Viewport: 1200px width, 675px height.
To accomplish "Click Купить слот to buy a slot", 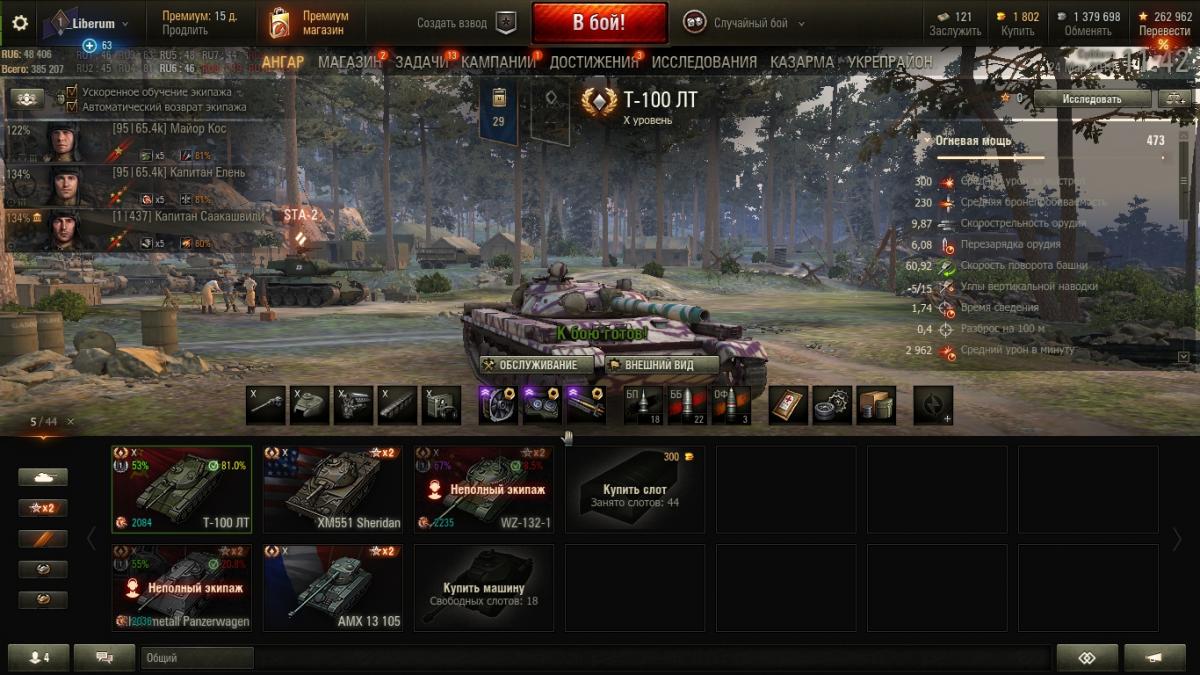I will pyautogui.click(x=635, y=489).
